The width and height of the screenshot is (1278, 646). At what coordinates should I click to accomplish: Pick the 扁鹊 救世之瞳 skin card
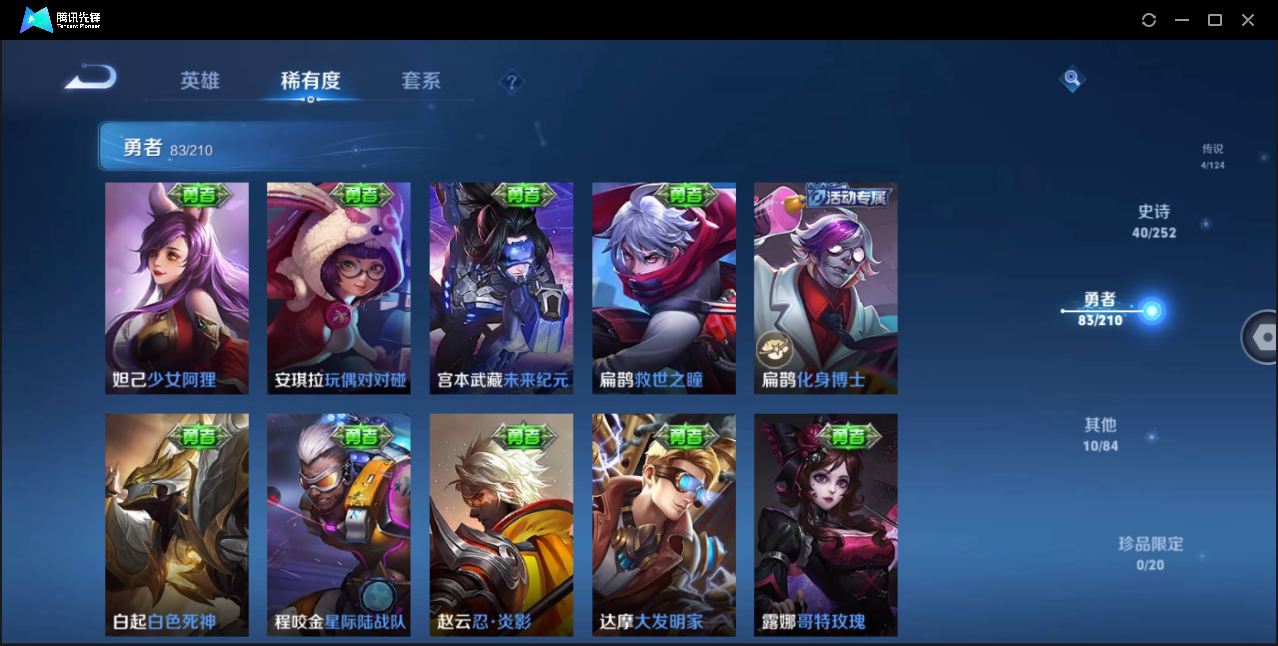coord(664,288)
